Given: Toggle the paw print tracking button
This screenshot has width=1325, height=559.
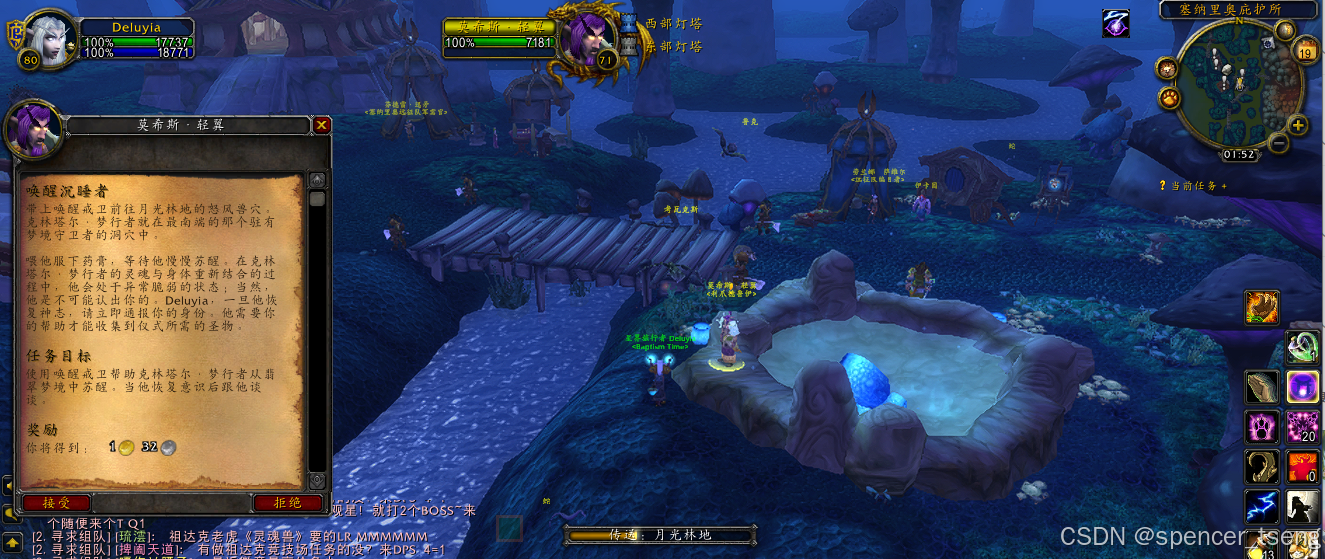Looking at the screenshot, I should point(1167,98).
